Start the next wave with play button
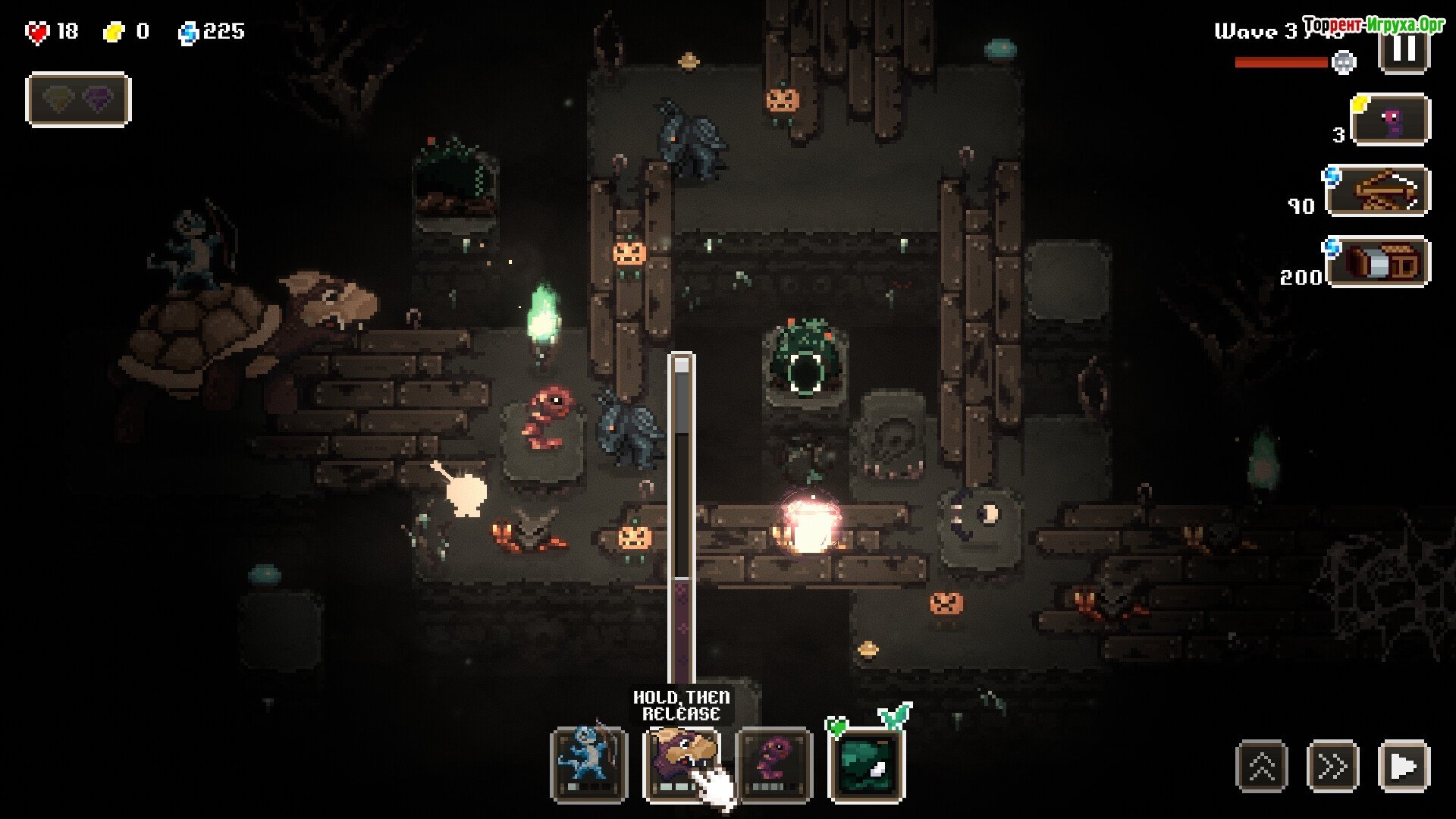This screenshot has height=819, width=1456. point(1404,766)
